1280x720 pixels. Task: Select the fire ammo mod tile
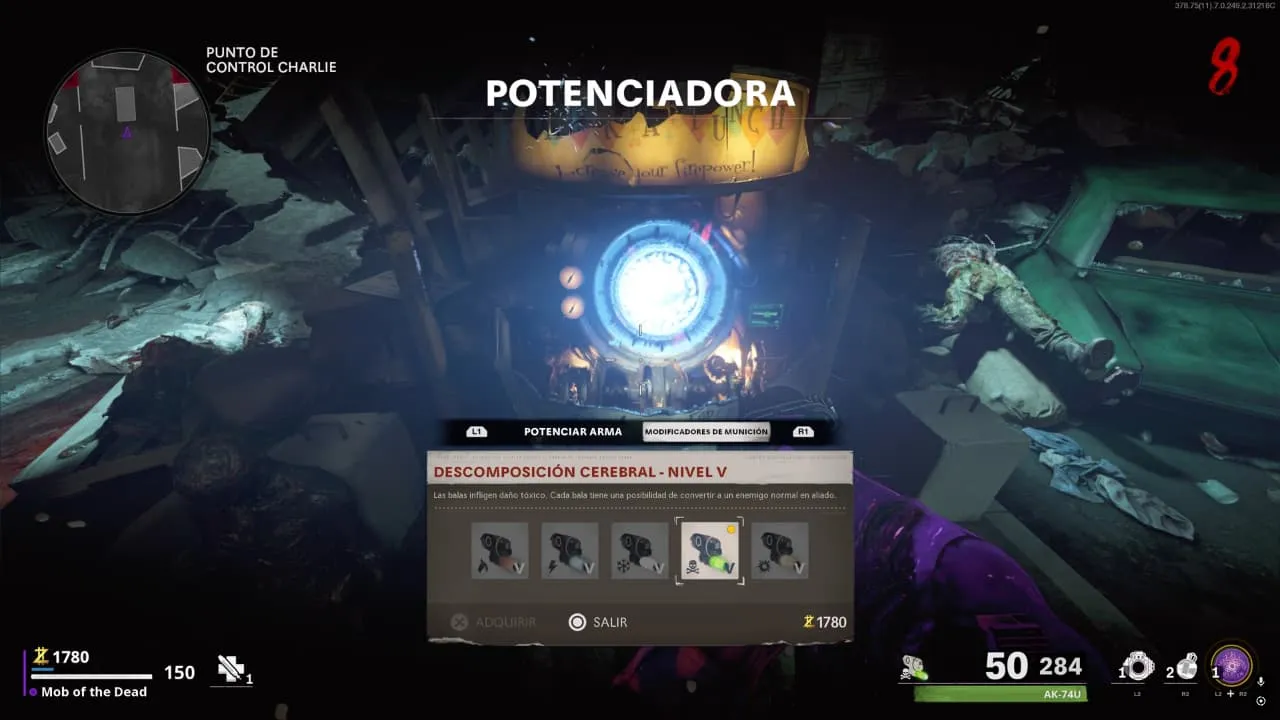pos(500,551)
